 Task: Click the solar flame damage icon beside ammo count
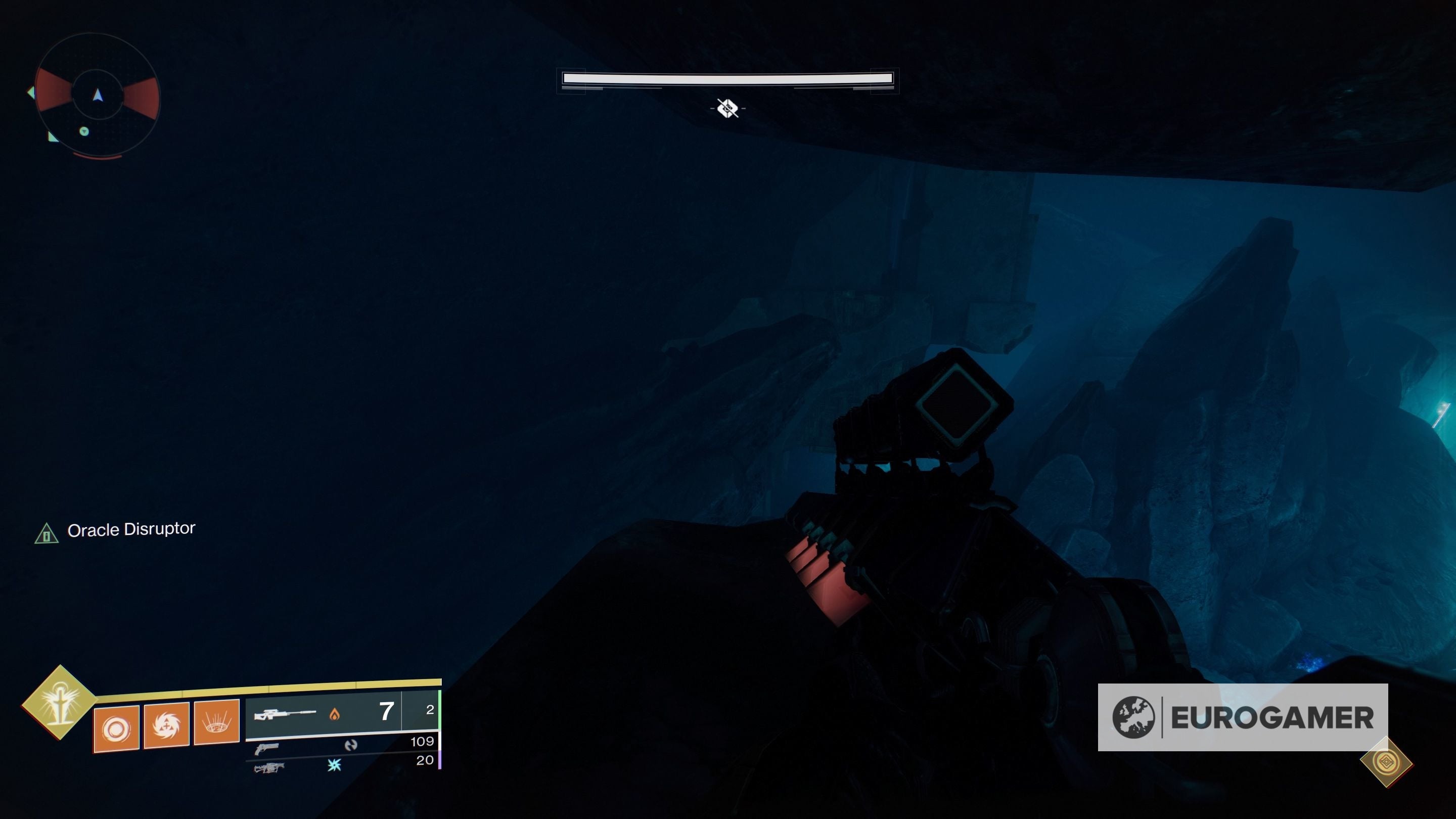335,714
